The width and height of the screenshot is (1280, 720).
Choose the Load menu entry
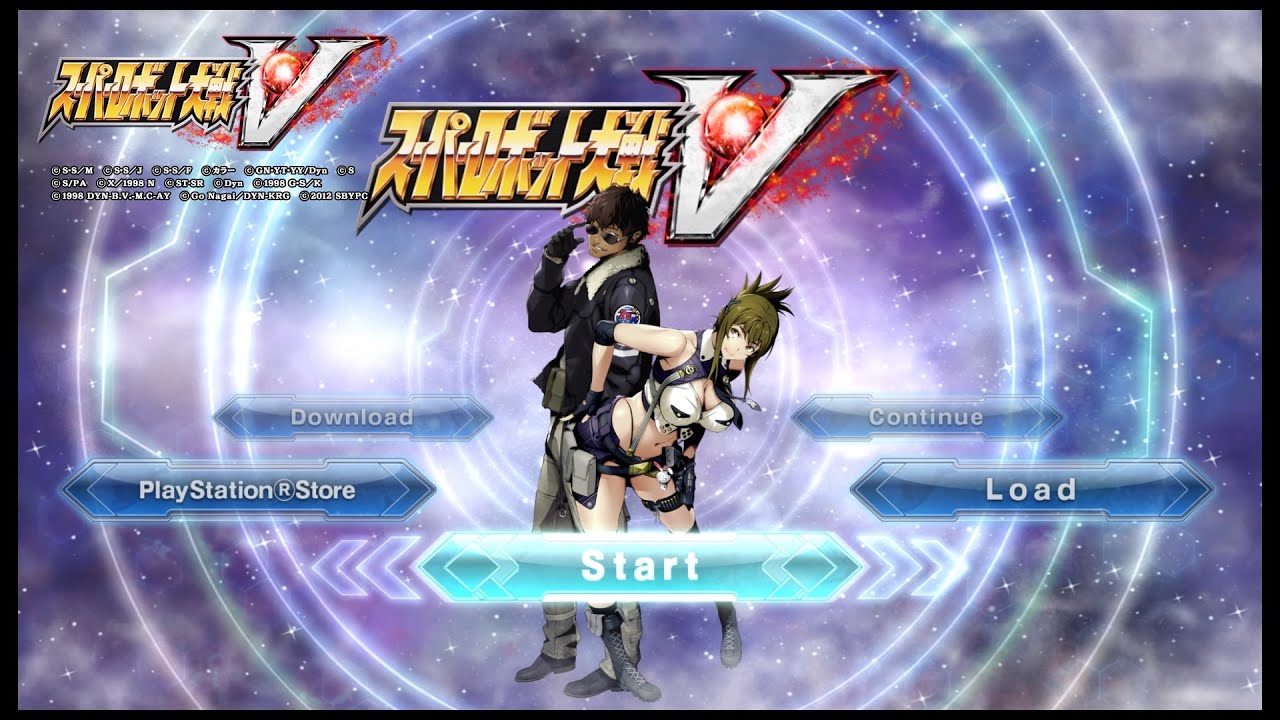click(x=1031, y=490)
